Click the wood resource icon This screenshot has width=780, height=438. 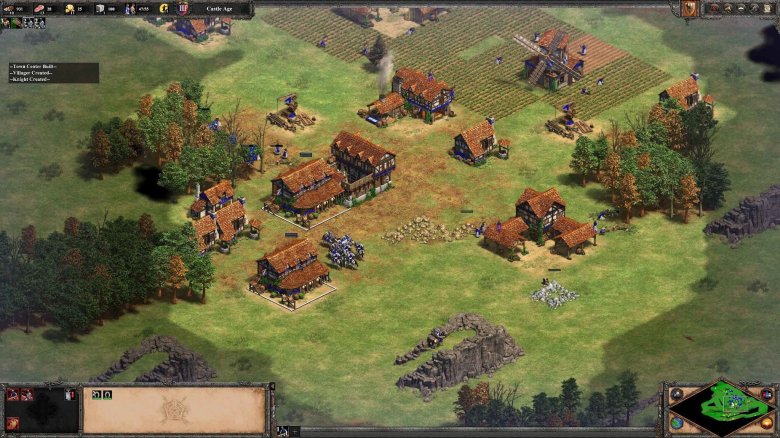(10, 8)
